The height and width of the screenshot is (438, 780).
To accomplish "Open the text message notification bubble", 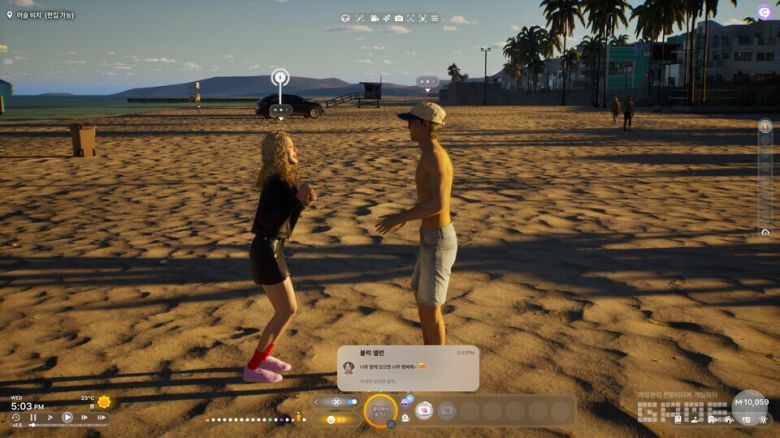I will pyautogui.click(x=408, y=368).
